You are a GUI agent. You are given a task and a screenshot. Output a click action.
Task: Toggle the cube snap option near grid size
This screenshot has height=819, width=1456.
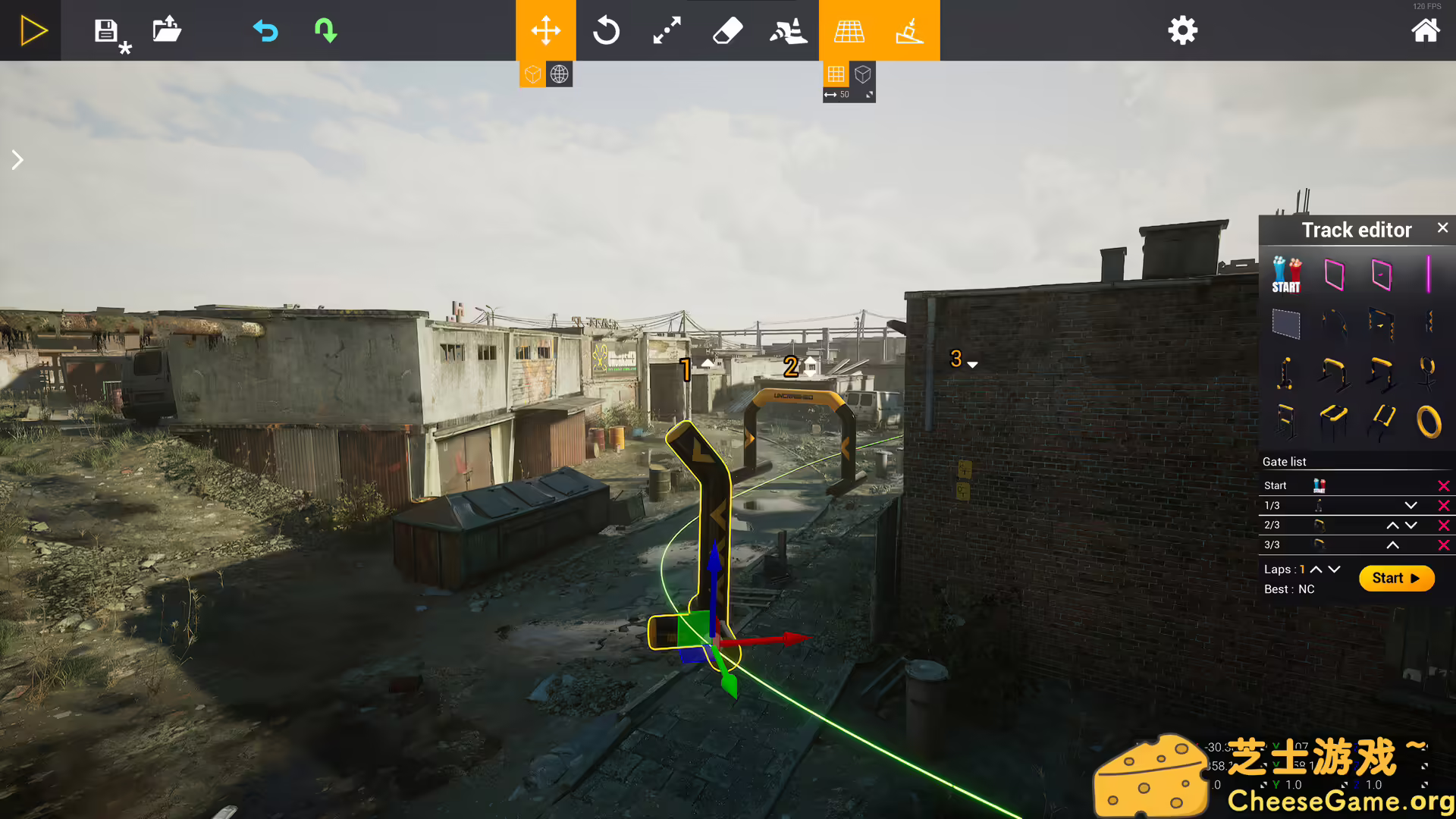(862, 74)
